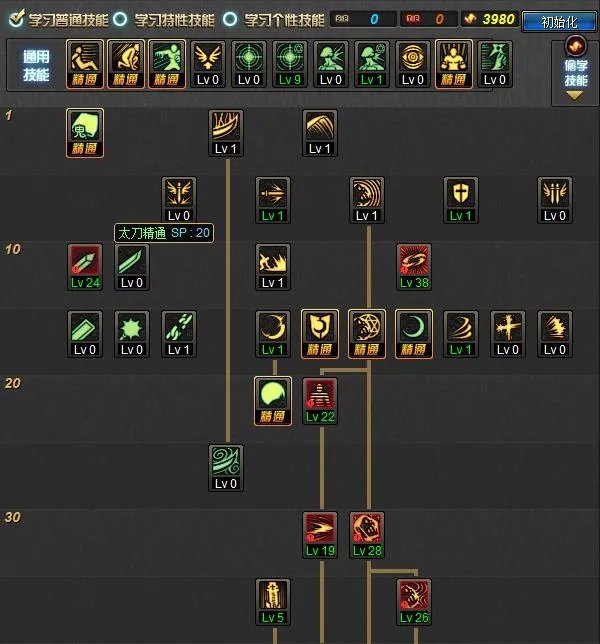Pick the Lv 22 red striped skill
The height and width of the screenshot is (644, 600).
[x=320, y=395]
